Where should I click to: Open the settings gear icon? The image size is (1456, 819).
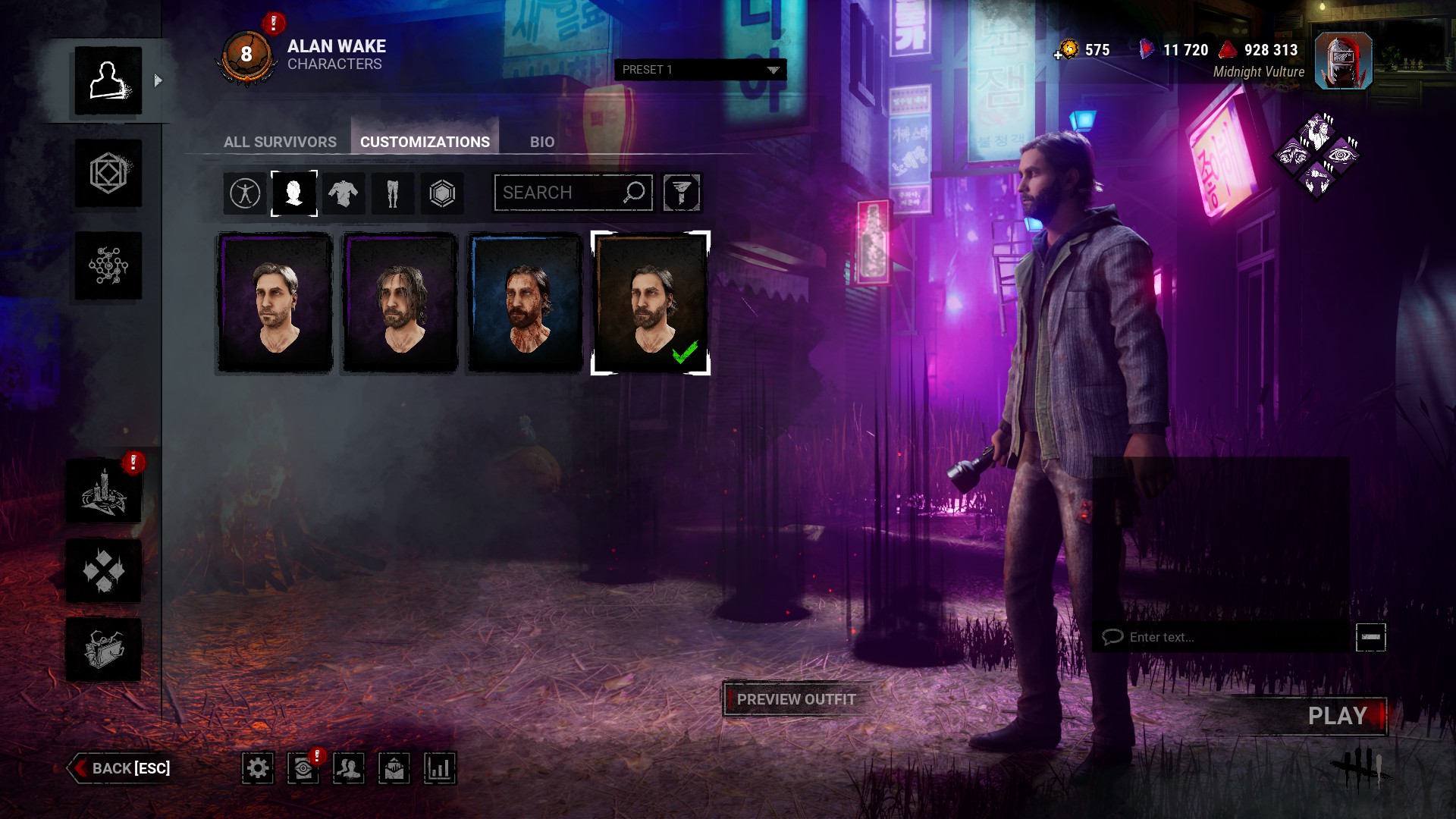click(x=258, y=768)
